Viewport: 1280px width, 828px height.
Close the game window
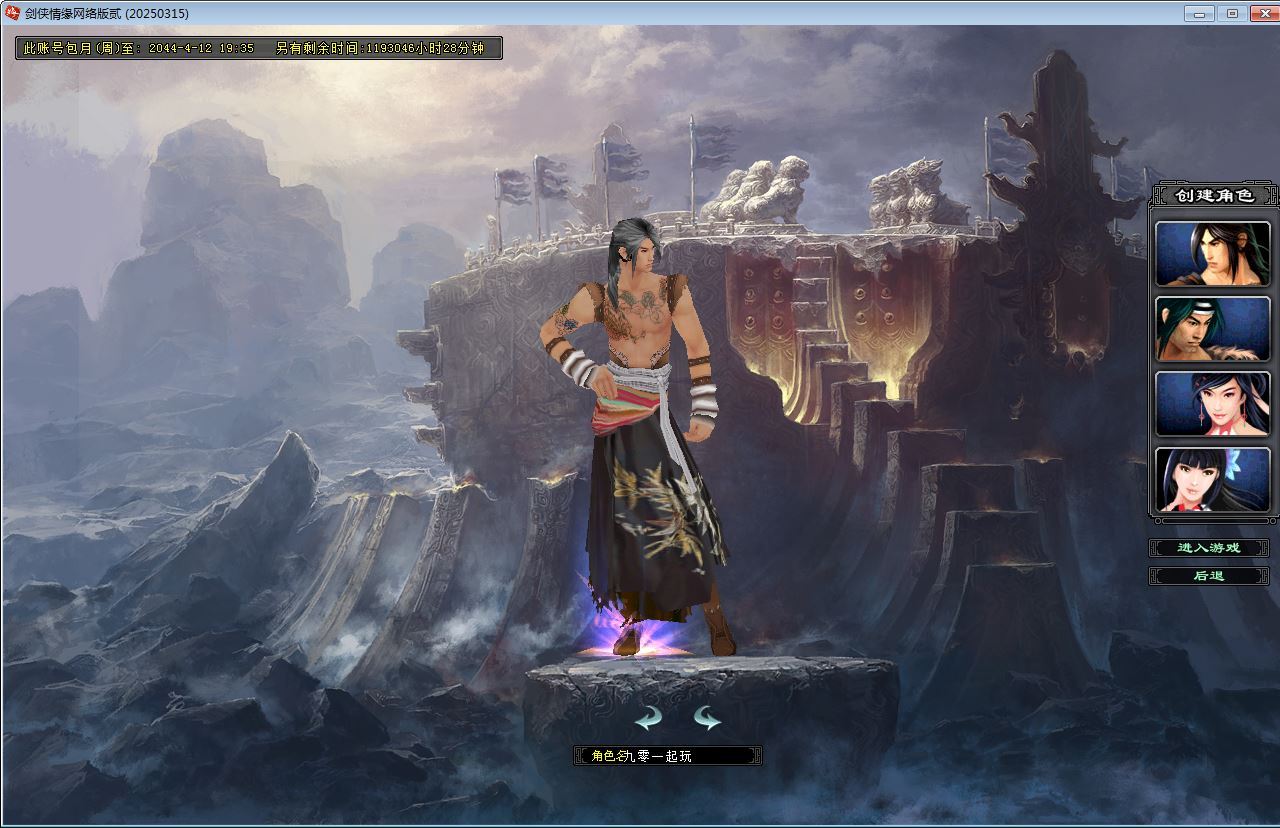pyautogui.click(x=1263, y=13)
